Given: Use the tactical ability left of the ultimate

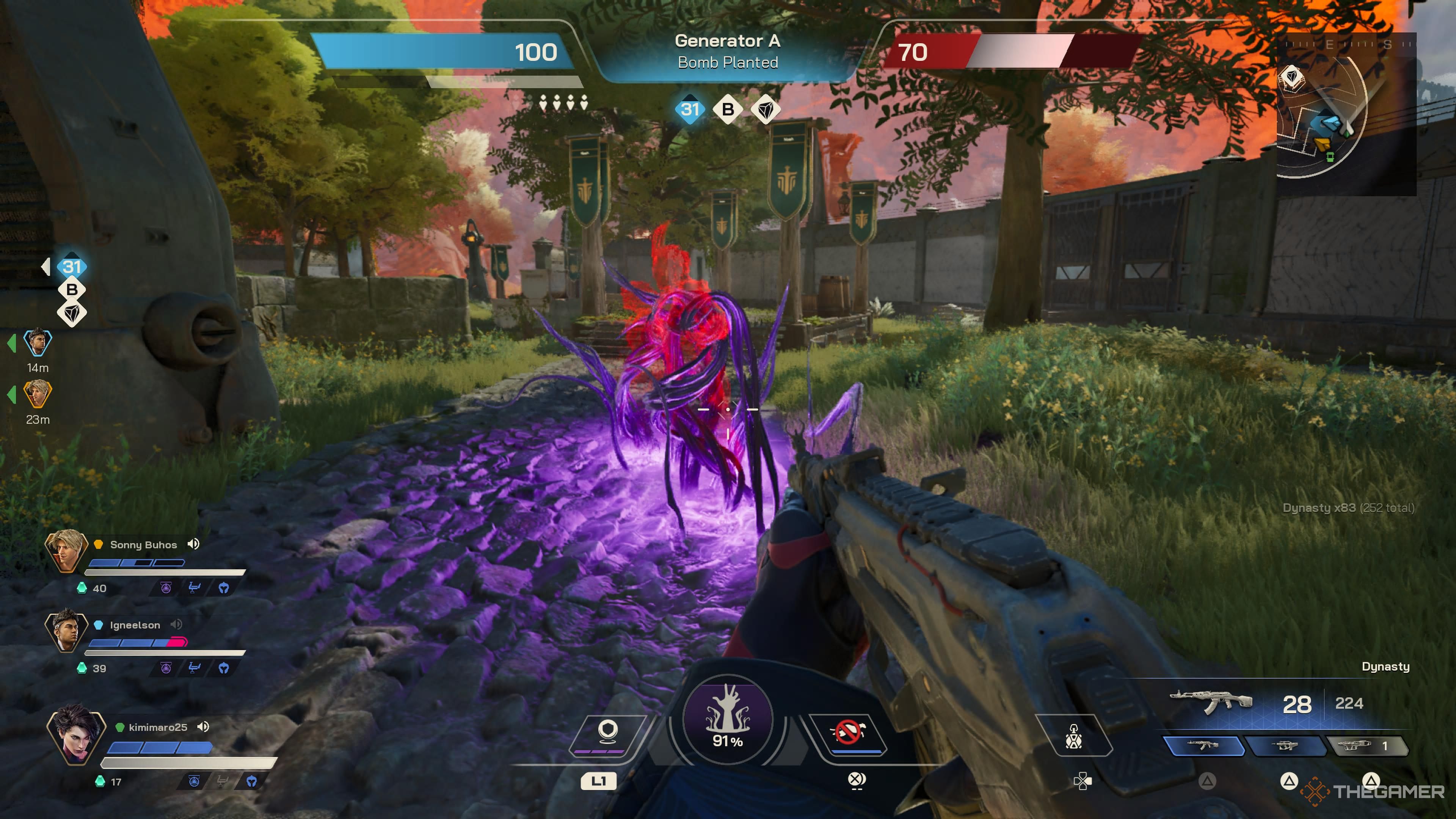Looking at the screenshot, I should tap(607, 733).
